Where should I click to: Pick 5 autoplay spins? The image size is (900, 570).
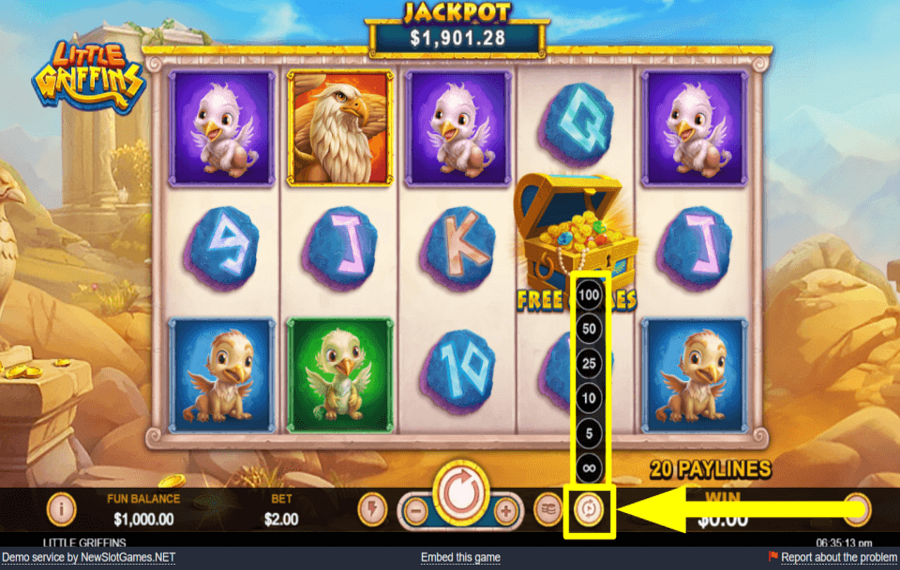[589, 432]
